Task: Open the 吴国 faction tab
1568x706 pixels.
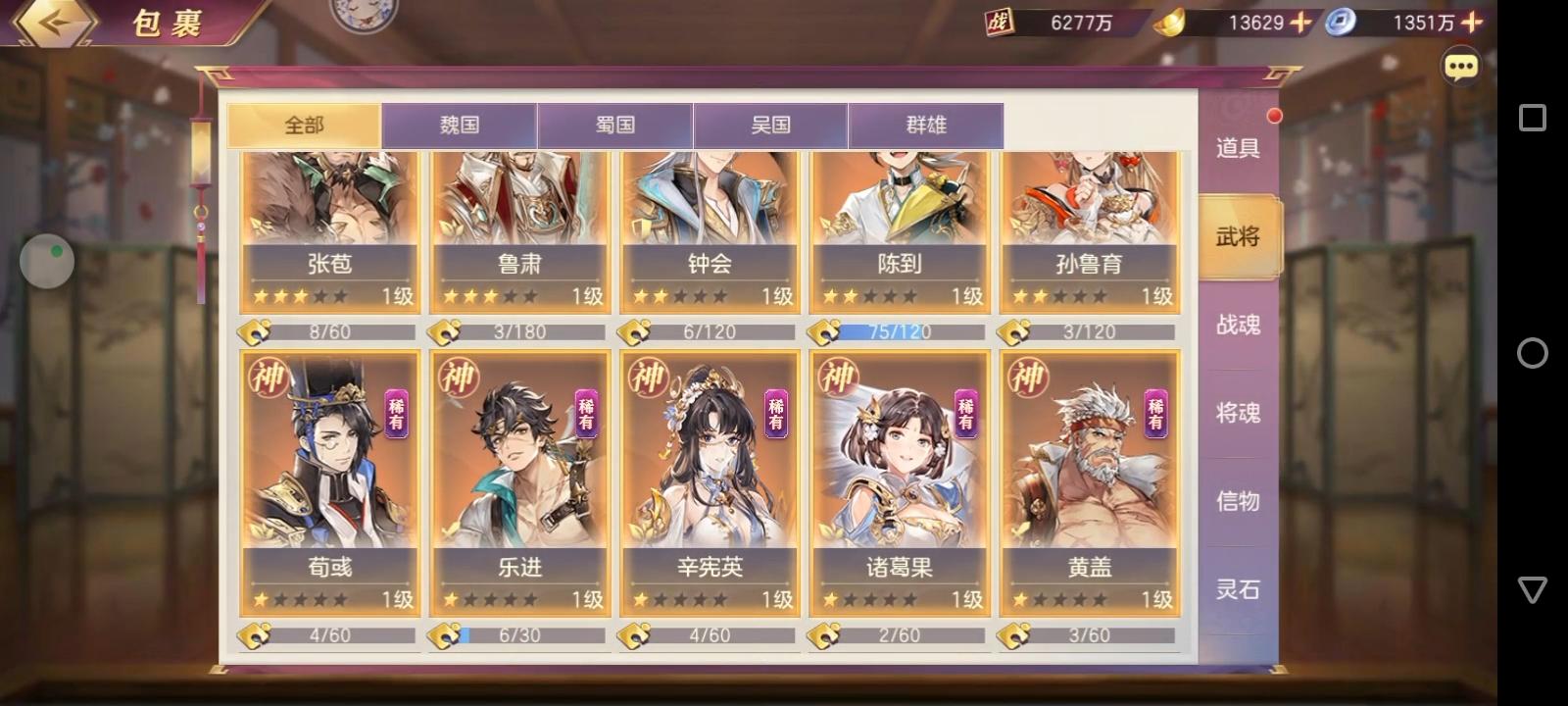Action: [770, 125]
